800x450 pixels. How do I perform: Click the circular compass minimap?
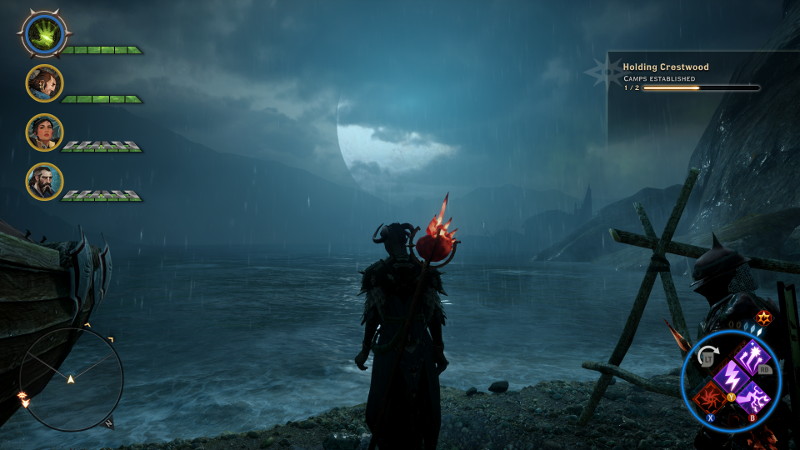pyautogui.click(x=71, y=379)
